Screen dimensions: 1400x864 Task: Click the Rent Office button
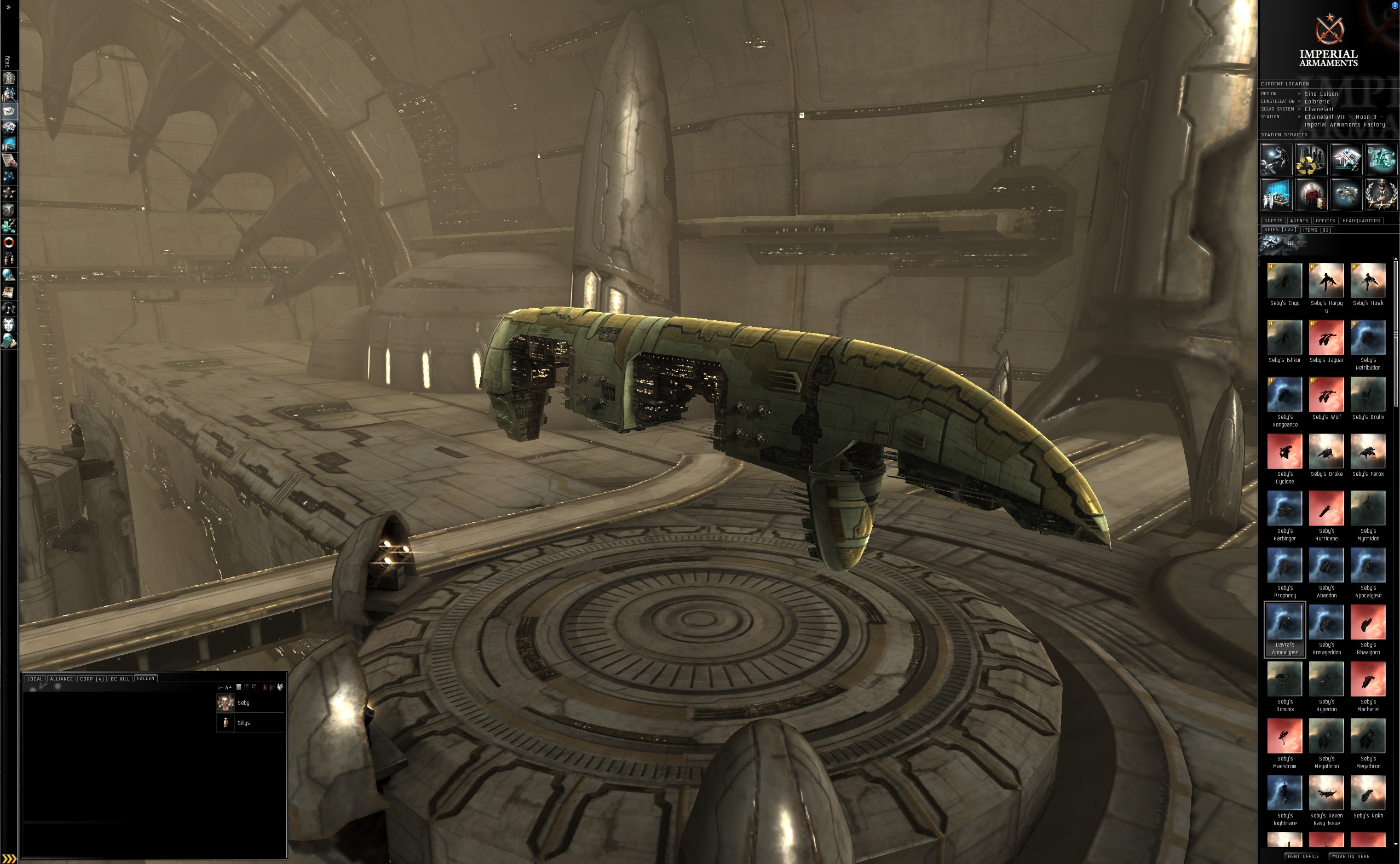[1304, 856]
